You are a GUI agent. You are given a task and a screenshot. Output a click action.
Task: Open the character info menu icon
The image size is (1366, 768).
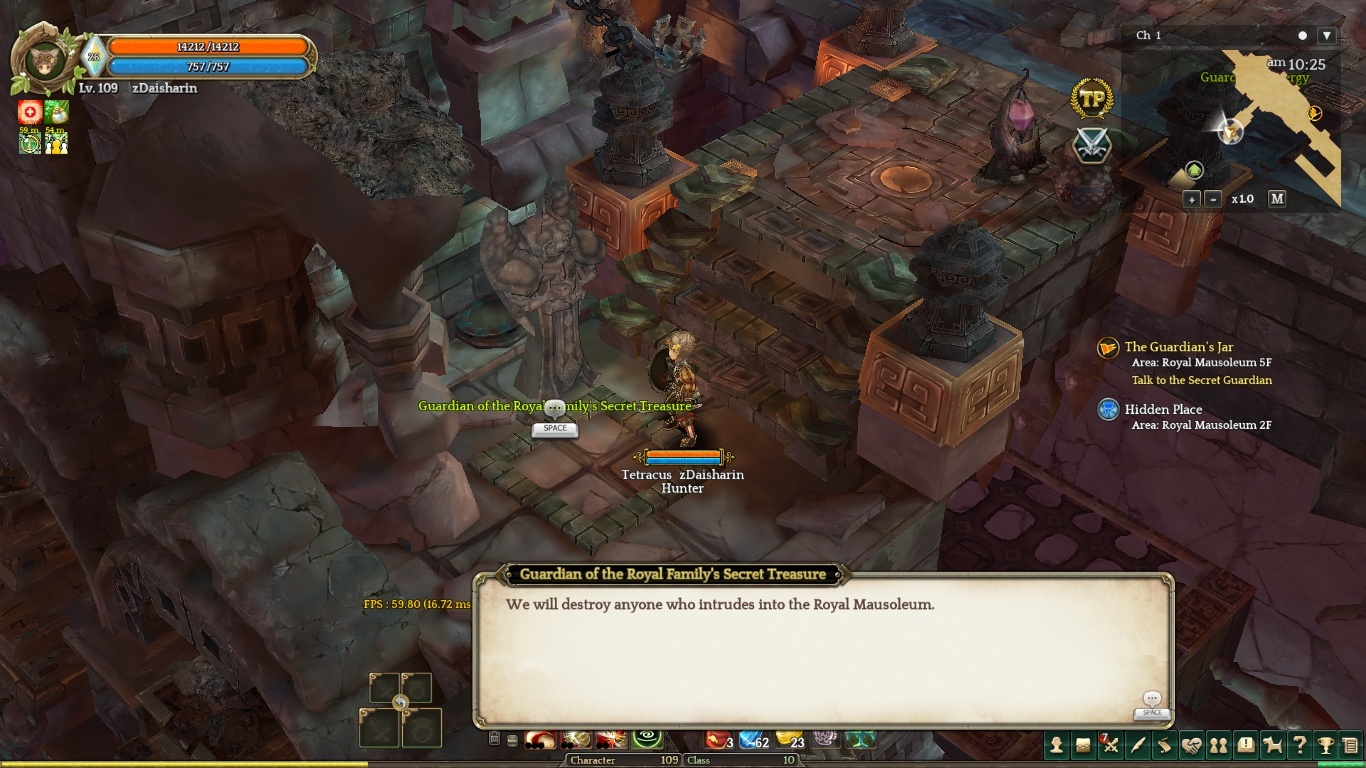tap(1056, 745)
